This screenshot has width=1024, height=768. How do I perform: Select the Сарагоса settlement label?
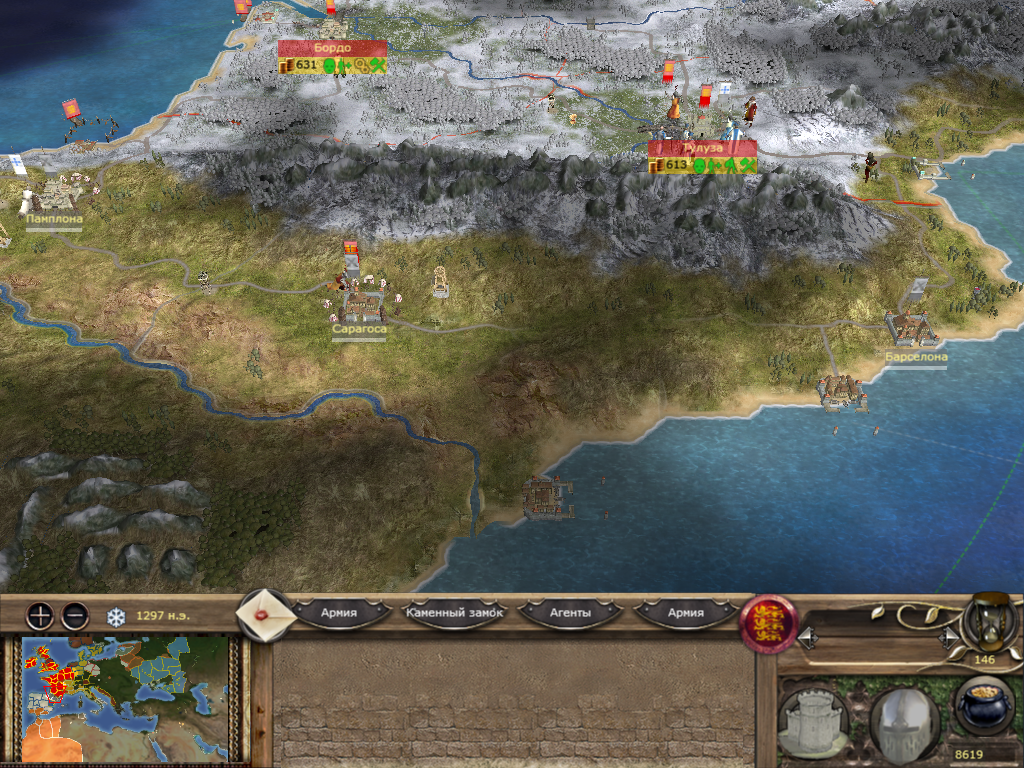point(359,329)
